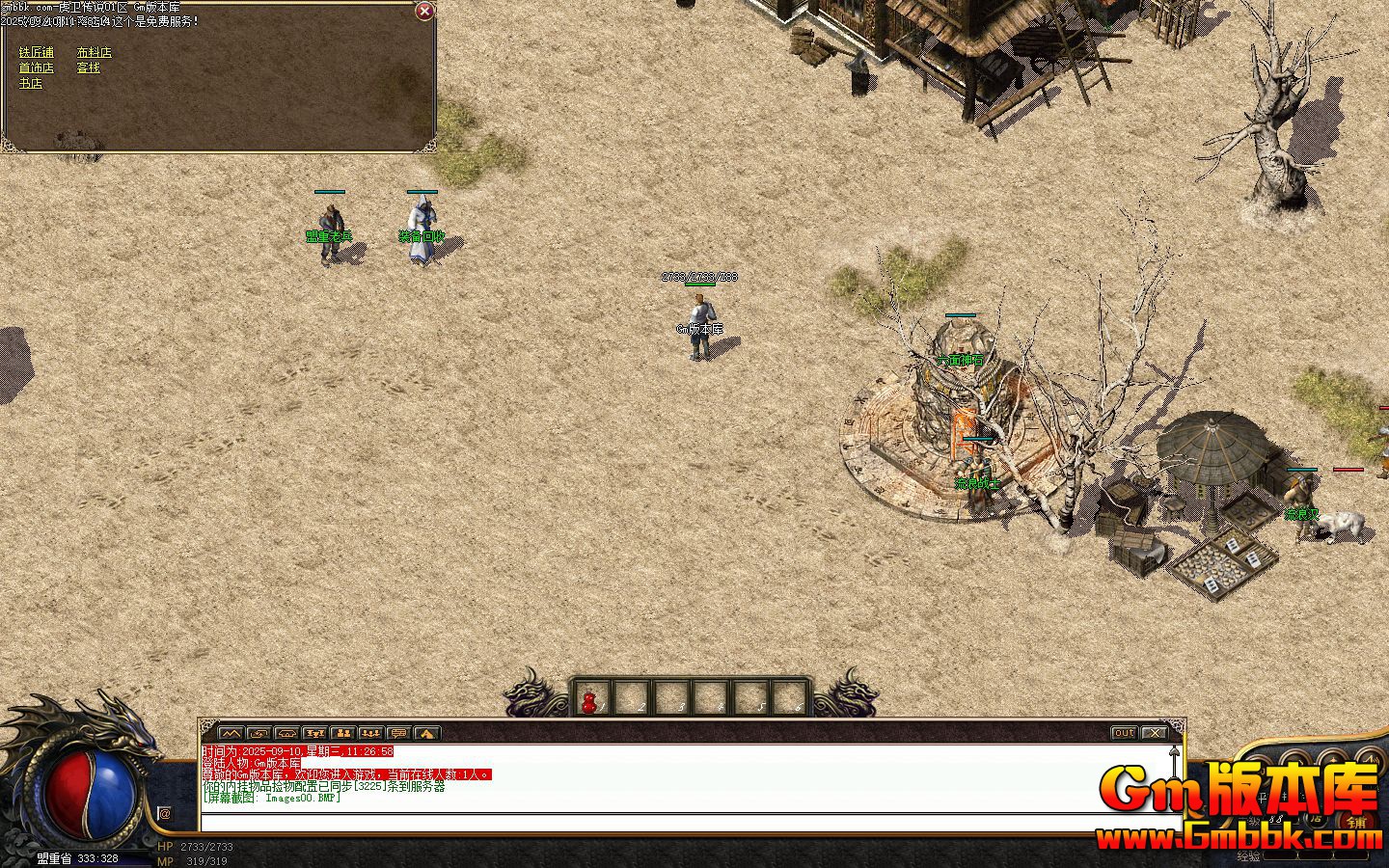This screenshot has width=1389, height=868.
Task: Open the 书店 bookstore link
Action: [31, 84]
